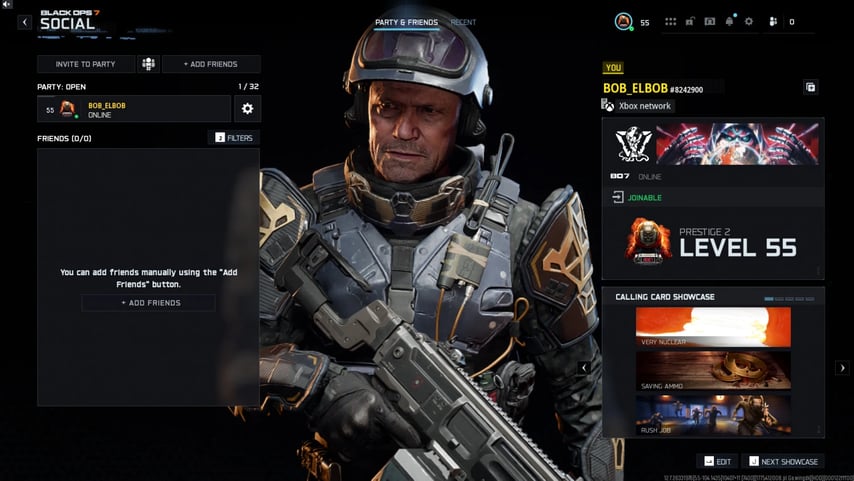
Task: Go back using the arrow beside Social
Action: click(x=25, y=22)
